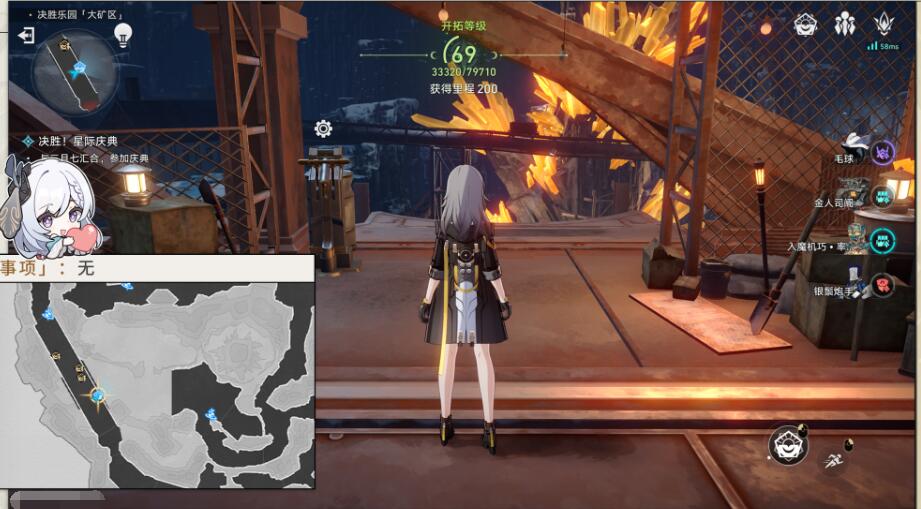Click the exit door icon

pyautogui.click(x=26, y=36)
